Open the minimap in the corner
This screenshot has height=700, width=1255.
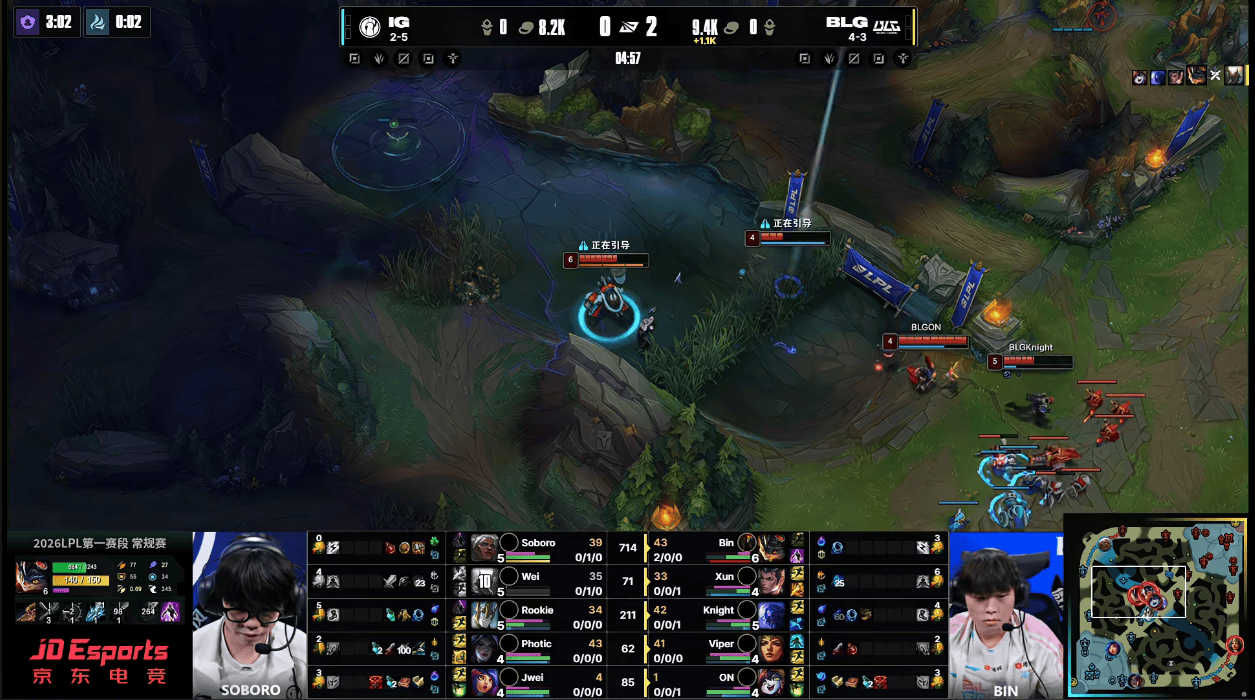coord(1160,606)
